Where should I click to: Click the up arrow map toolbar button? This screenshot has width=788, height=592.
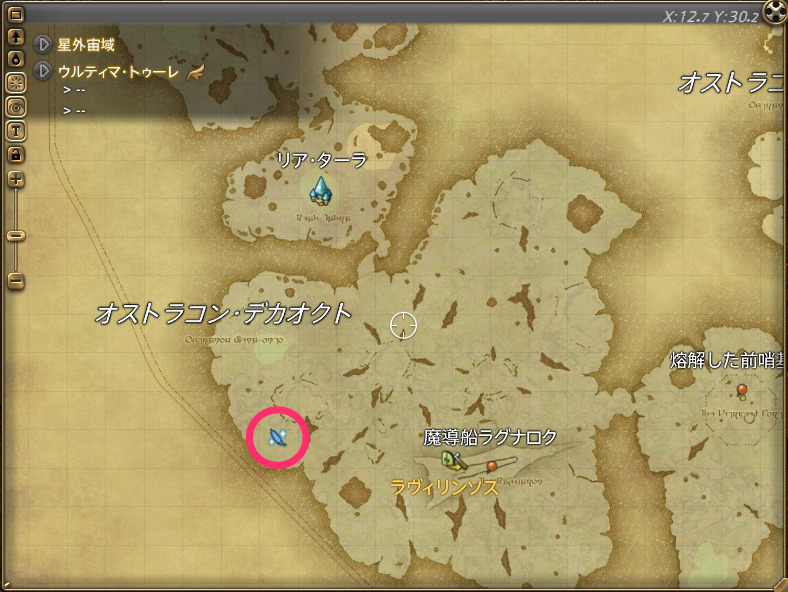click(x=16, y=37)
